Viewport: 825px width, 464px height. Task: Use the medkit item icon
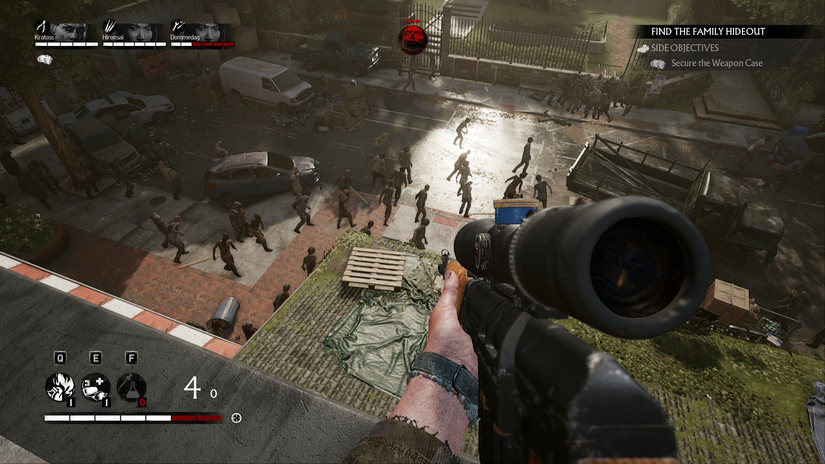pyautogui.click(x=95, y=386)
